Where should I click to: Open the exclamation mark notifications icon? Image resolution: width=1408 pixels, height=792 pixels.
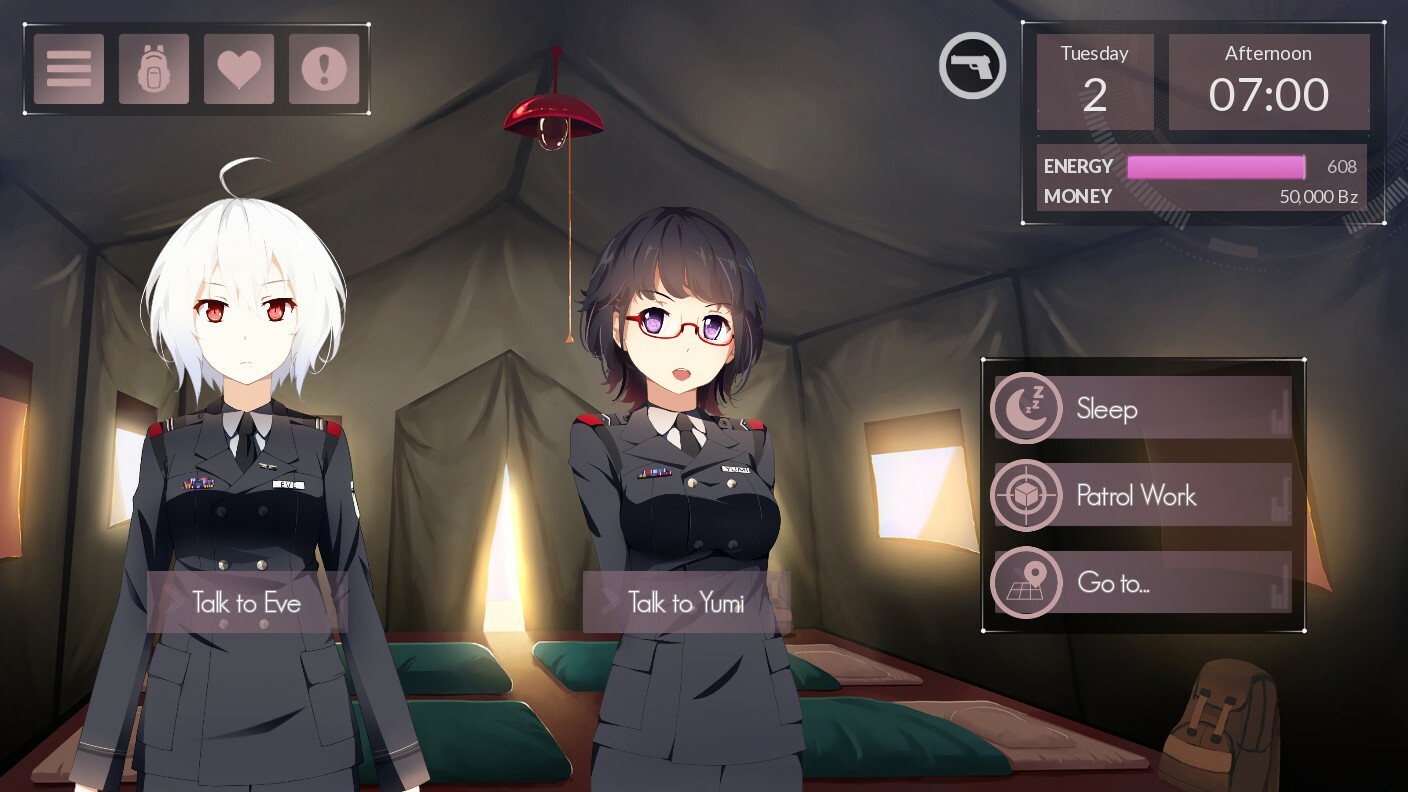coord(324,67)
